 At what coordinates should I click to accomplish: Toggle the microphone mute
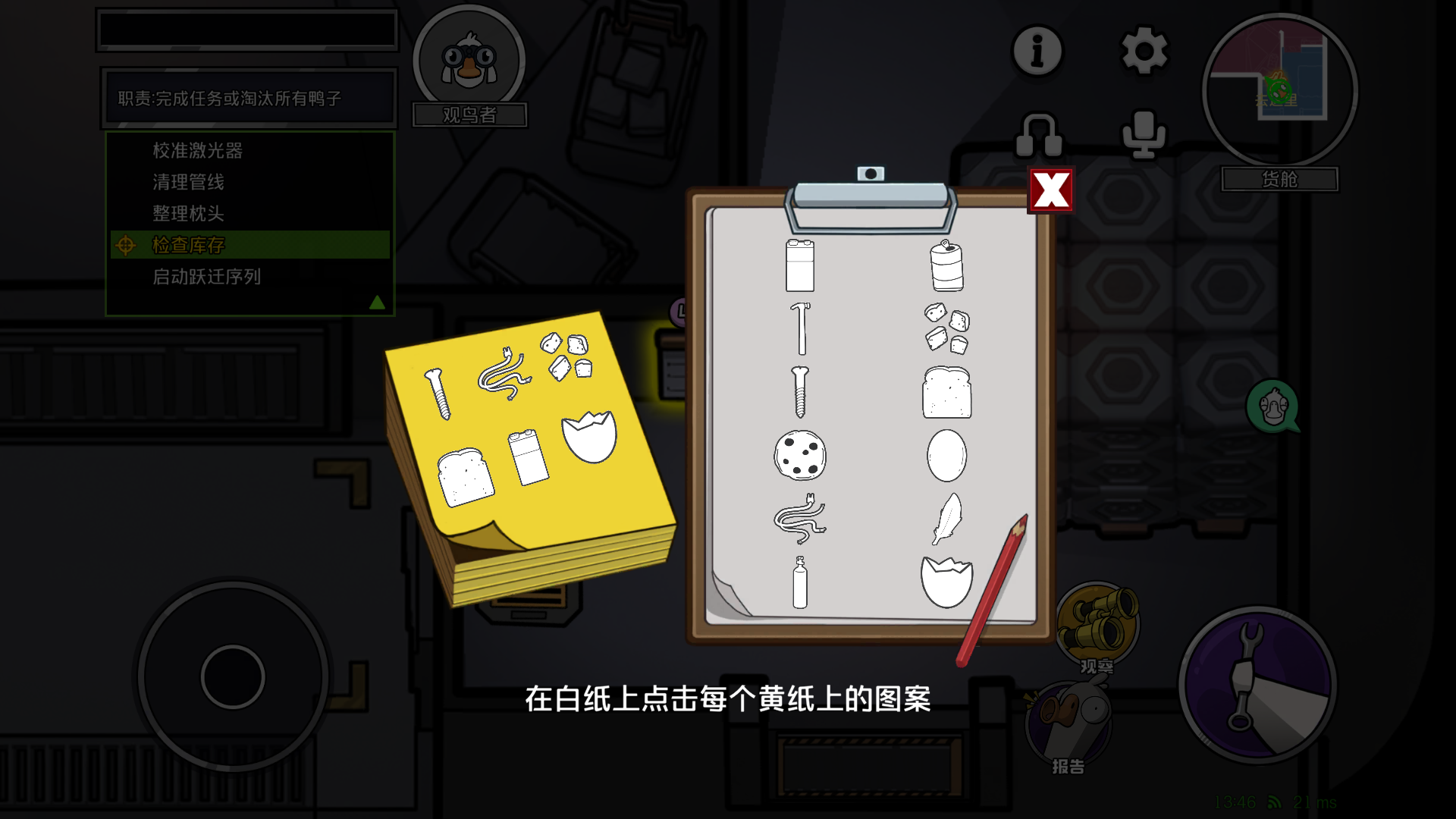point(1144,135)
